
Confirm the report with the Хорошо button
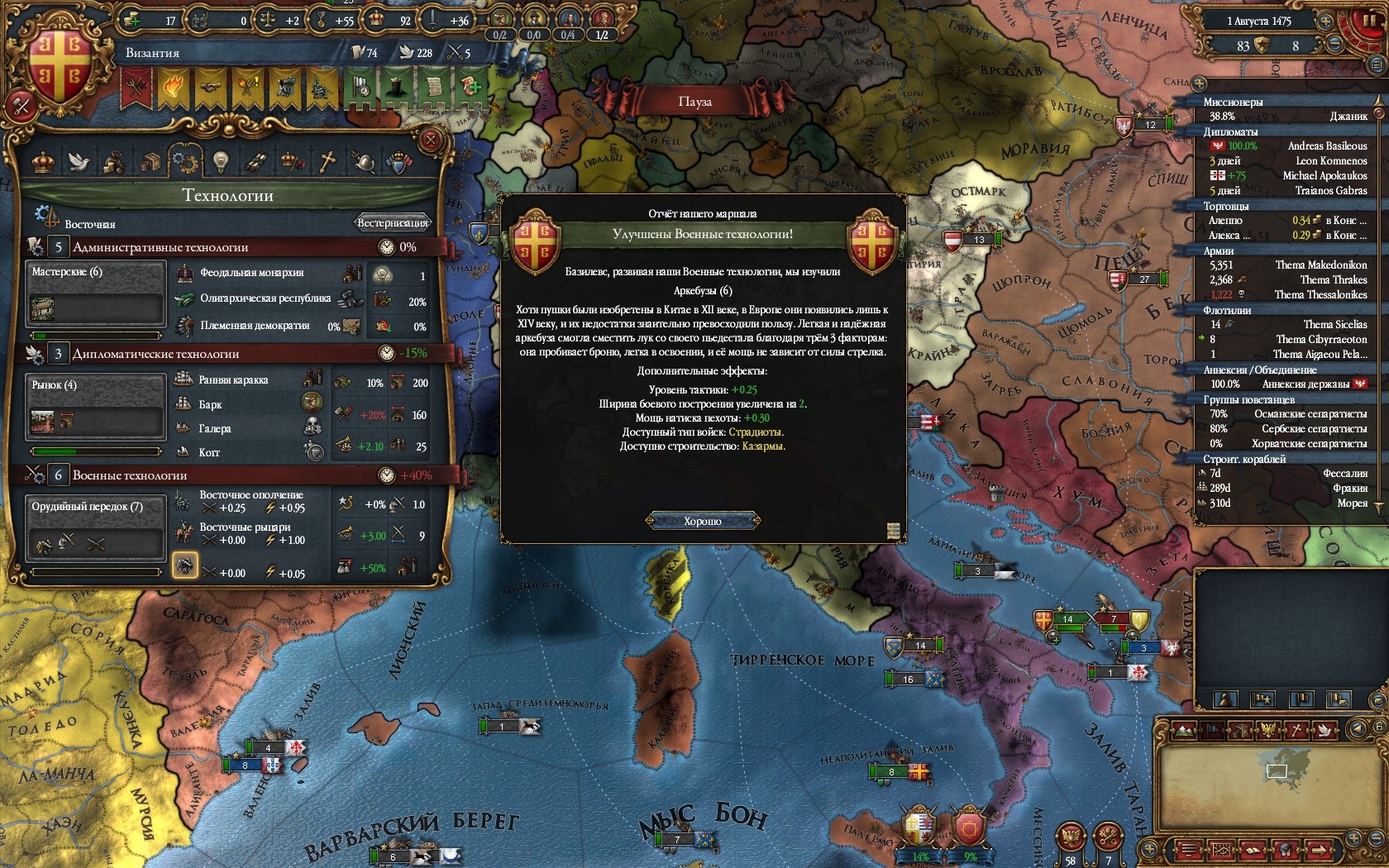point(702,521)
